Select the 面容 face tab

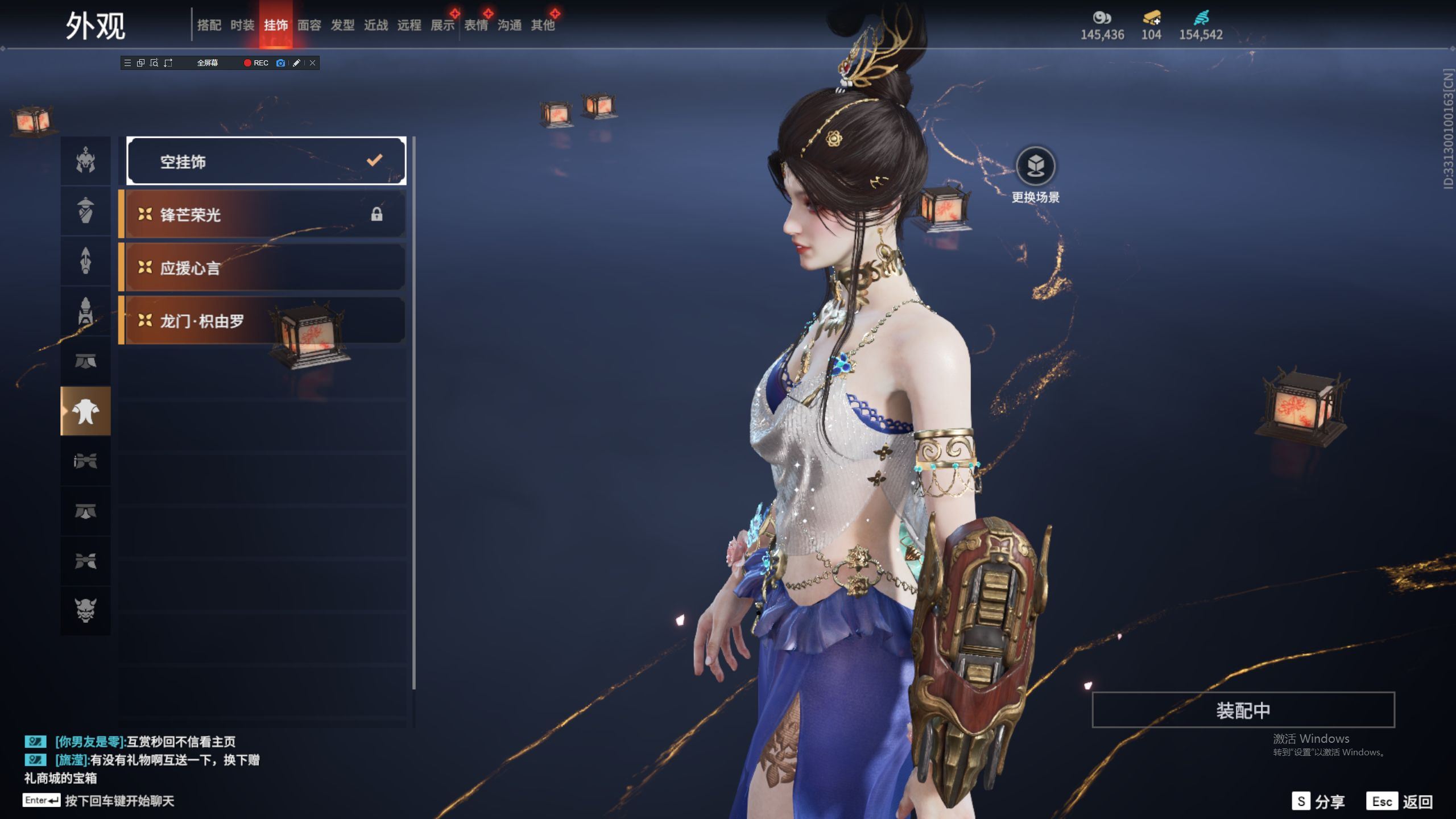309,25
